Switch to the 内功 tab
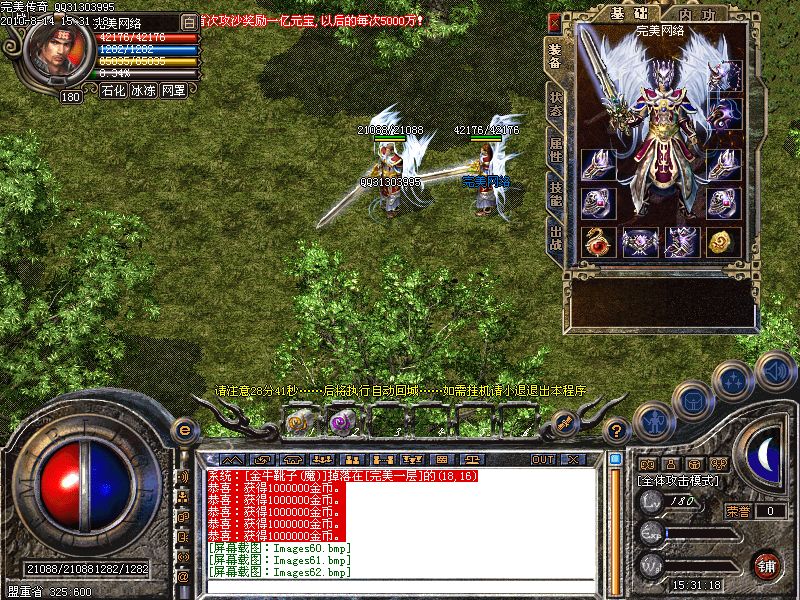 pos(695,12)
